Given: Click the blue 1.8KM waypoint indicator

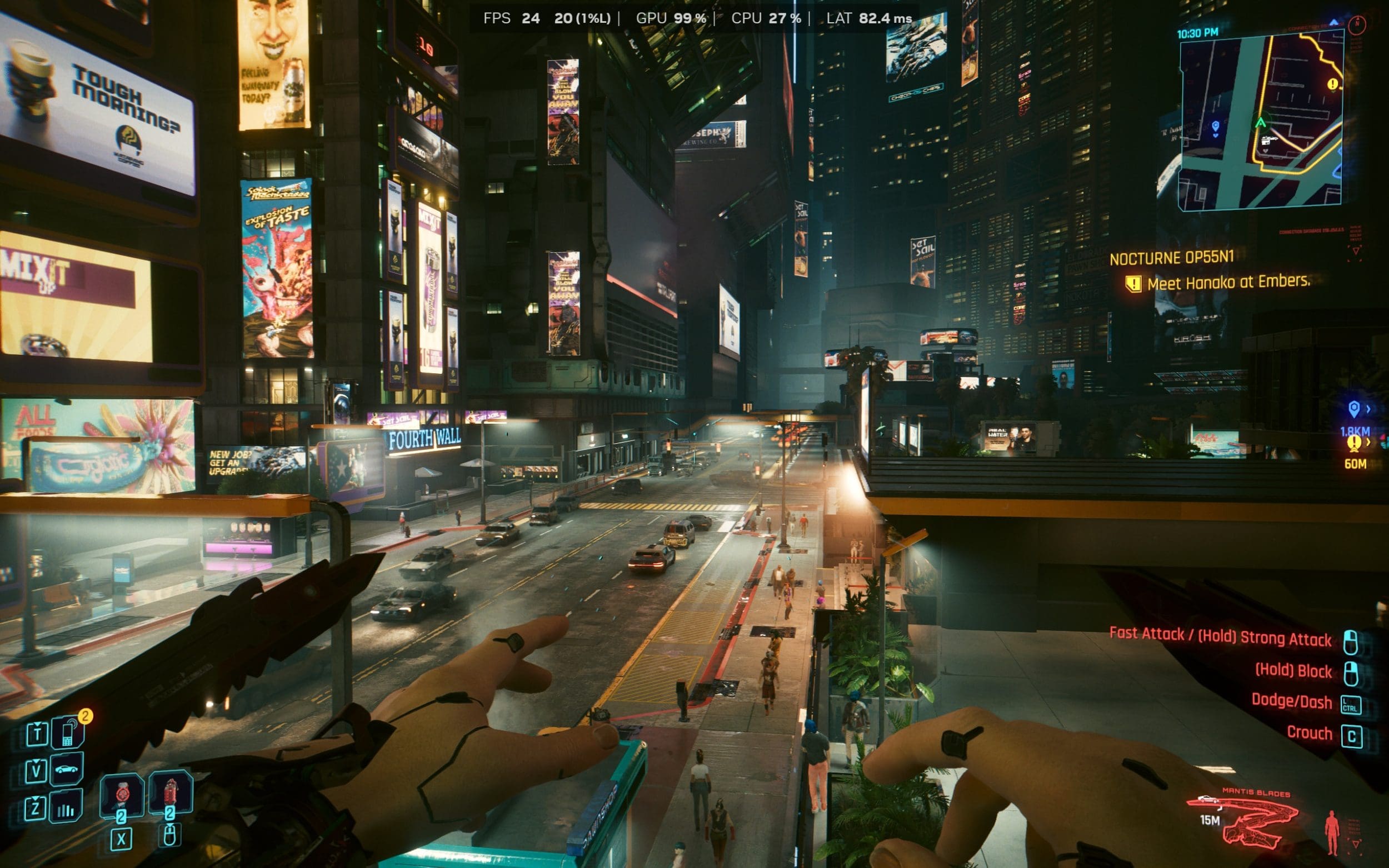Looking at the screenshot, I should (x=1354, y=418).
